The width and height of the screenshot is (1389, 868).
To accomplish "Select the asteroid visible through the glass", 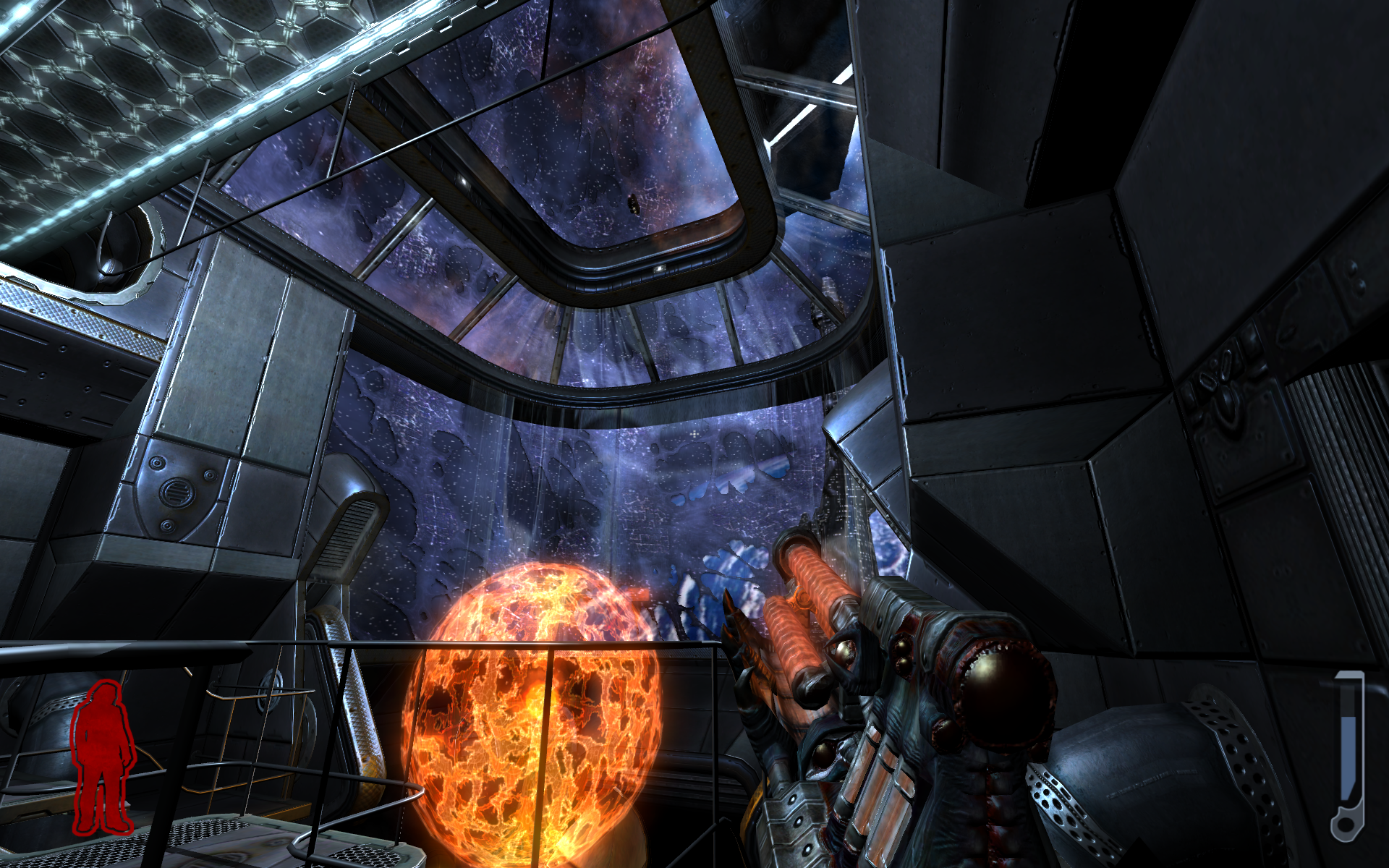I will coord(634,204).
